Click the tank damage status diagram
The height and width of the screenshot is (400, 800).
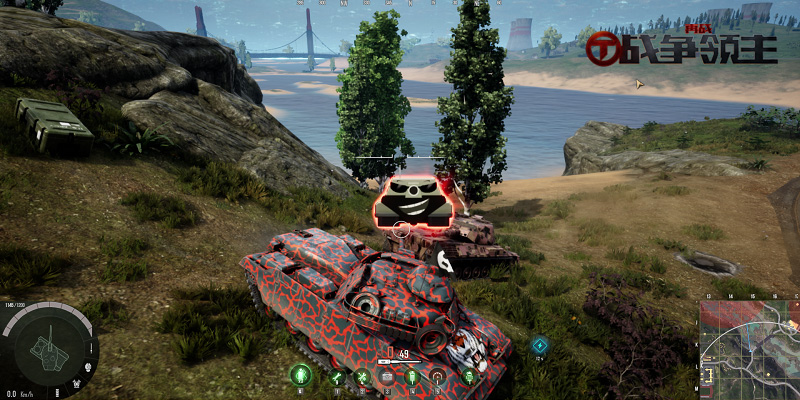click(x=43, y=346)
